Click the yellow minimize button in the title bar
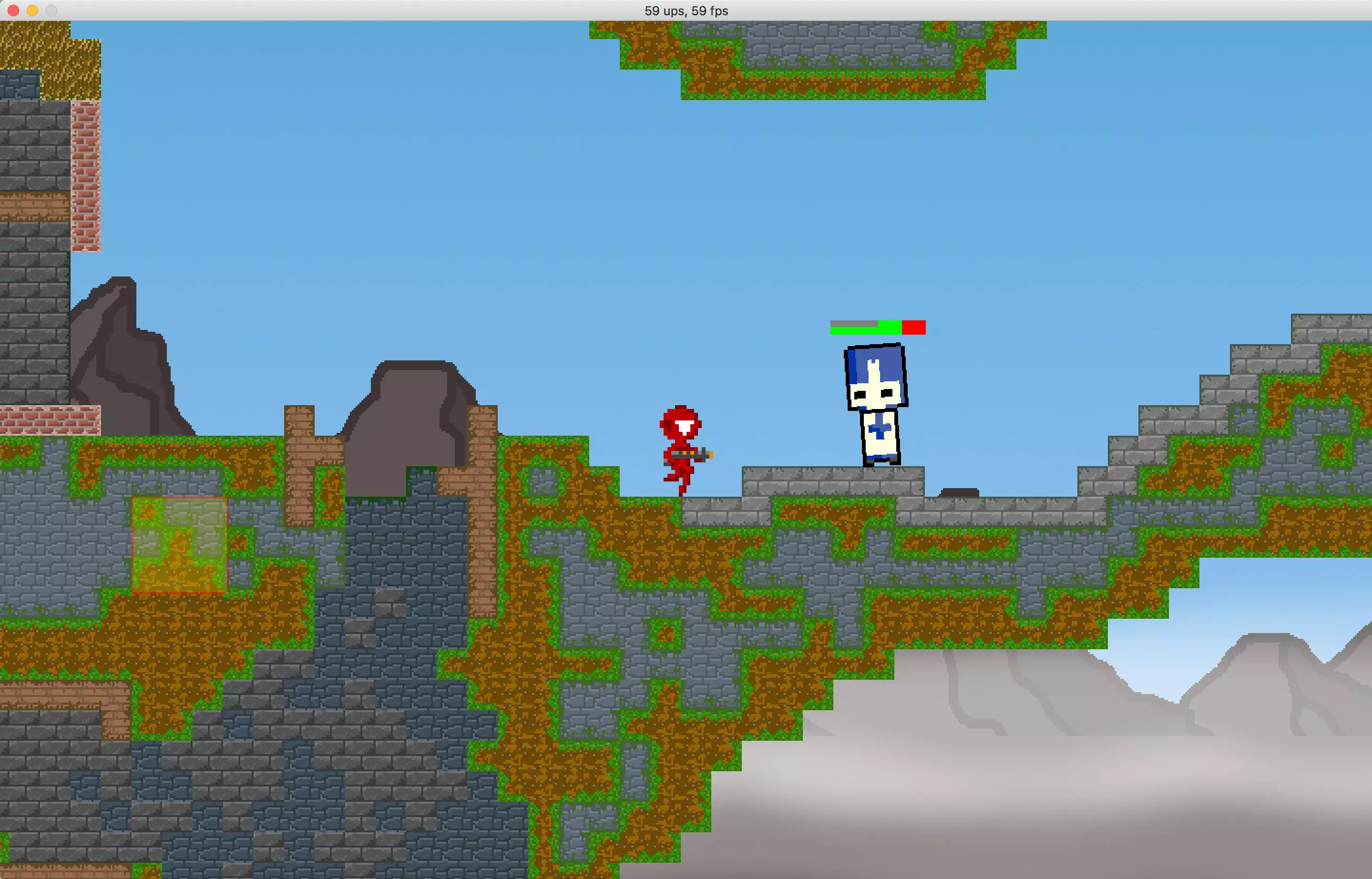1372x879 pixels. tap(32, 10)
